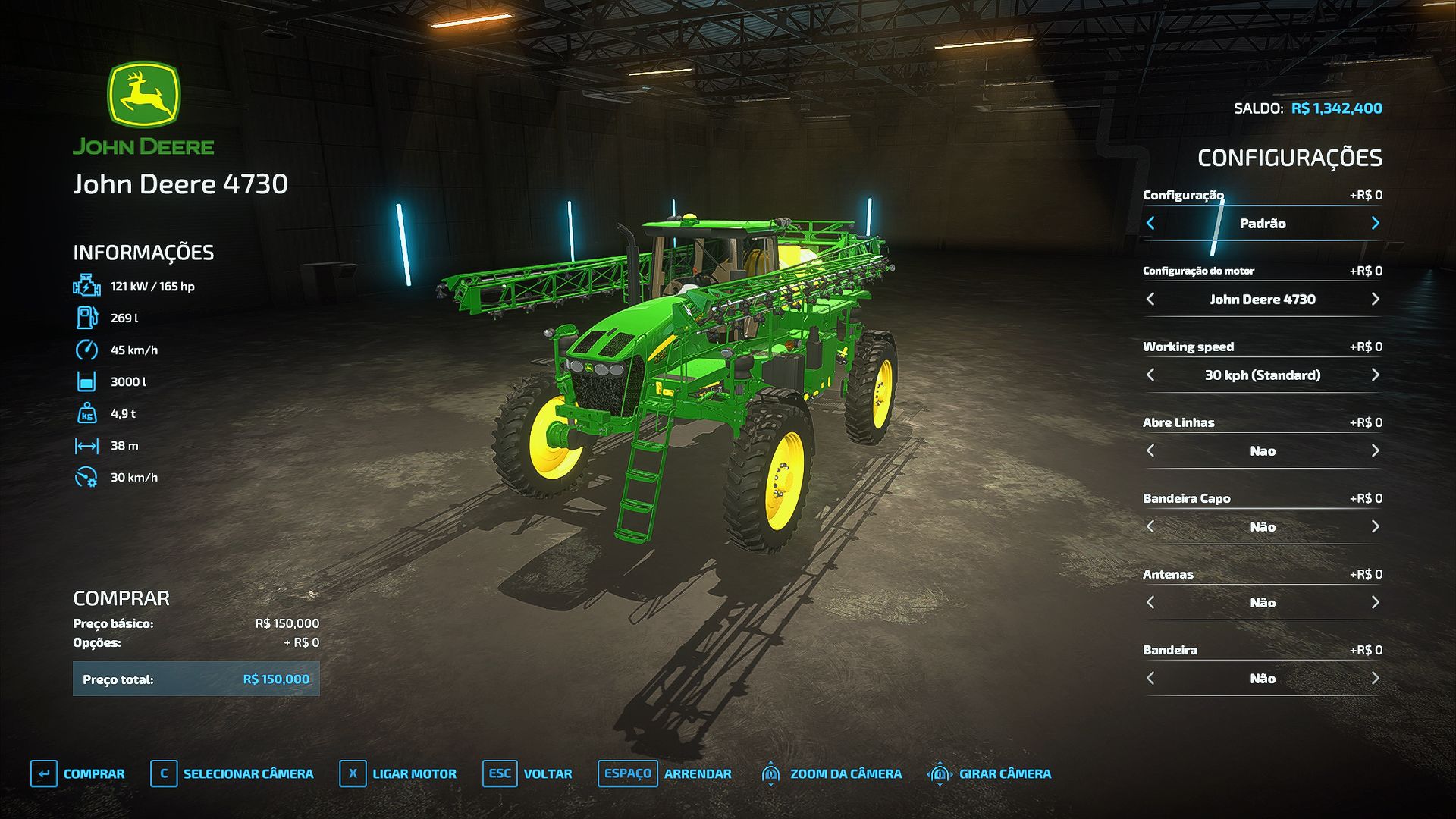Select the Preço total price row
This screenshot has width=1456, height=819.
coord(196,679)
